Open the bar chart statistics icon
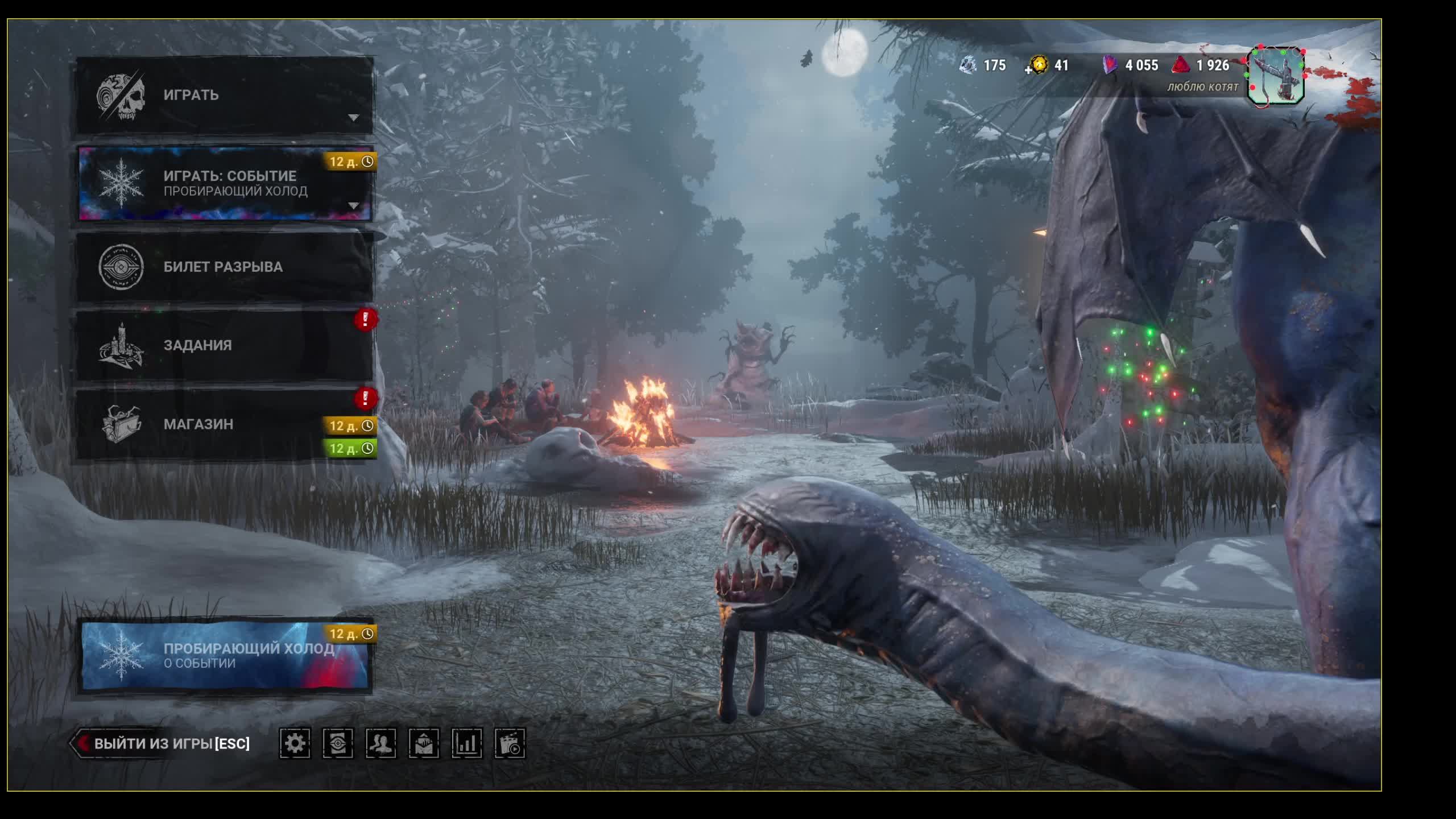The image size is (1456, 819). point(467,743)
